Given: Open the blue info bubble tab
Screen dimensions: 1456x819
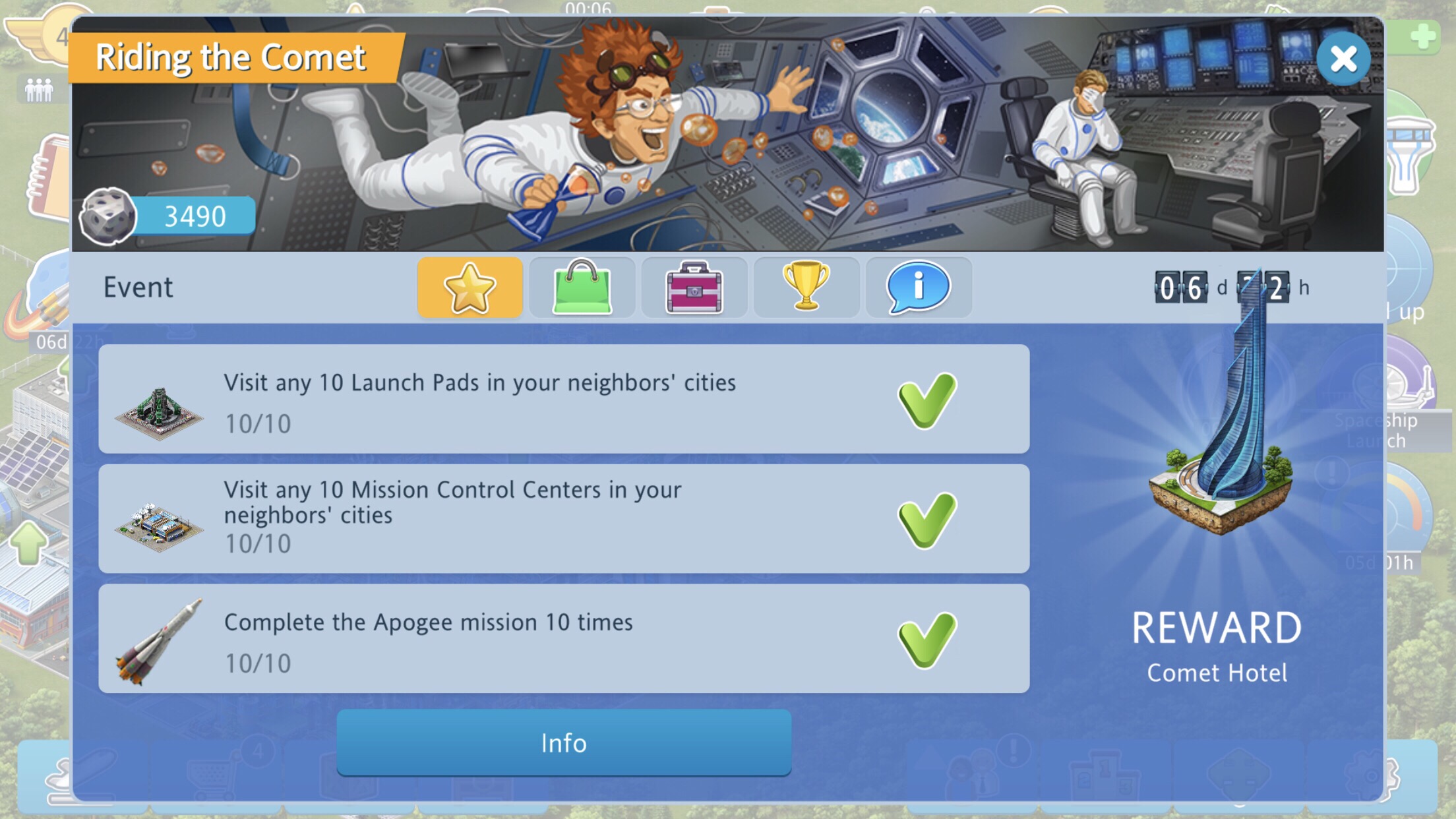Looking at the screenshot, I should coord(918,288).
